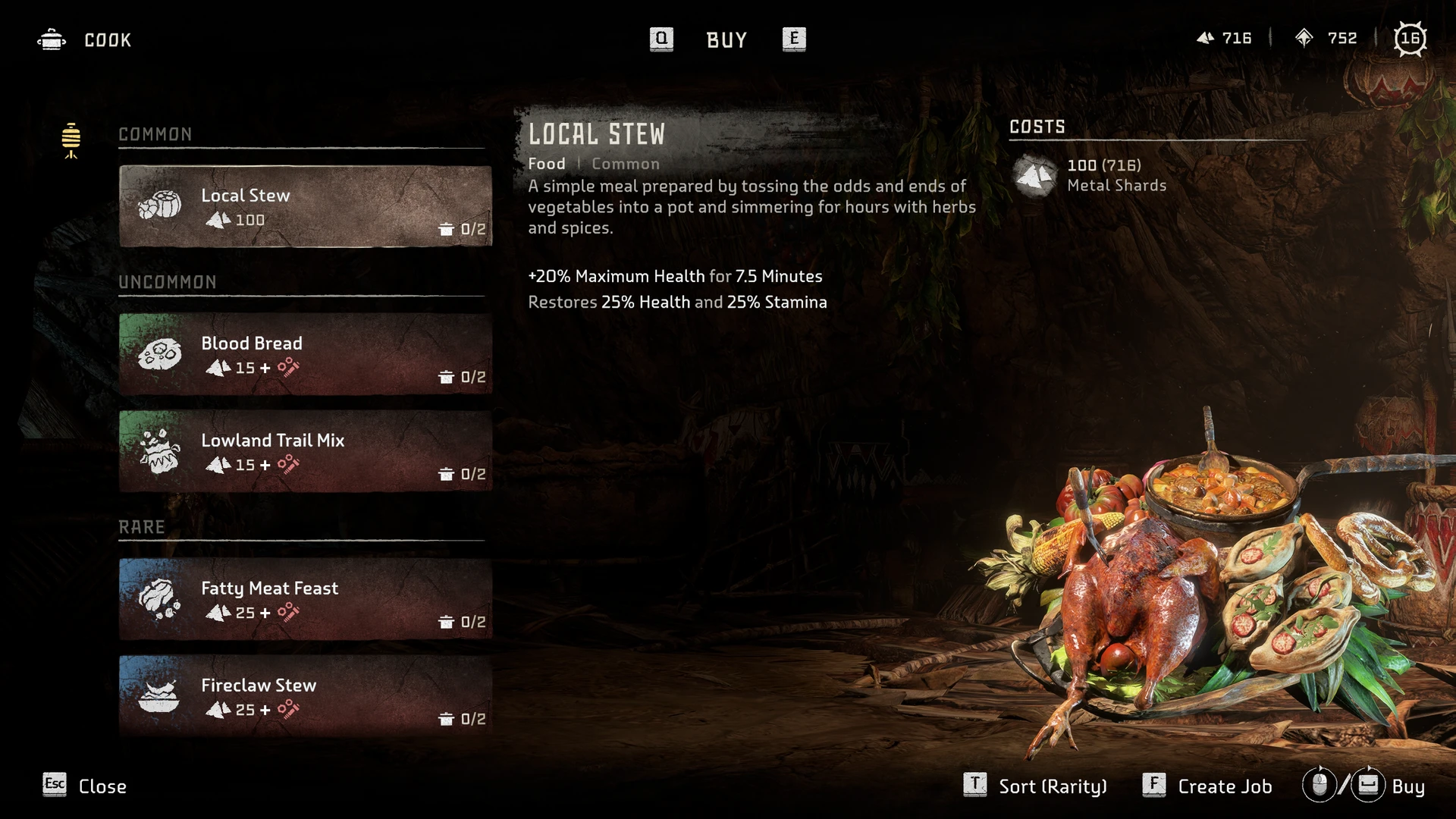
Task: Change sorting with Sort (Rarity)
Action: click(1035, 786)
